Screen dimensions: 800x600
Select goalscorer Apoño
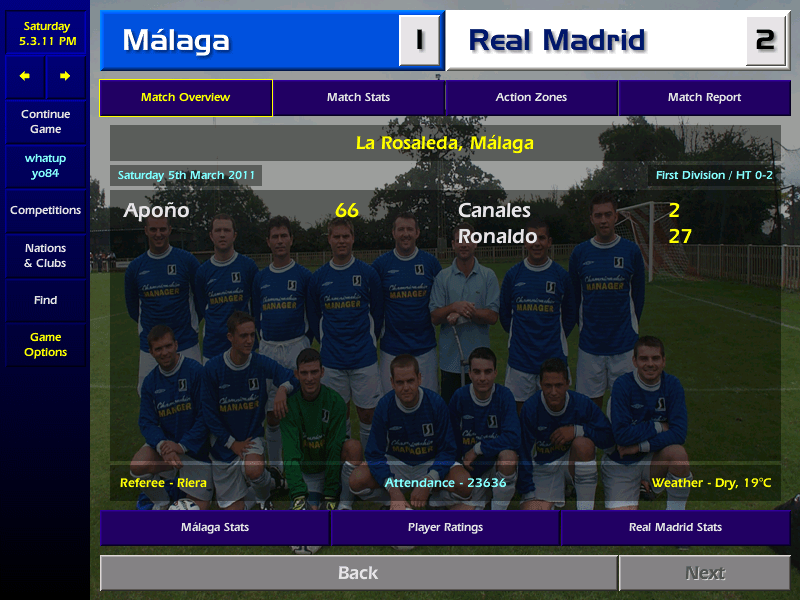pyautogui.click(x=156, y=211)
